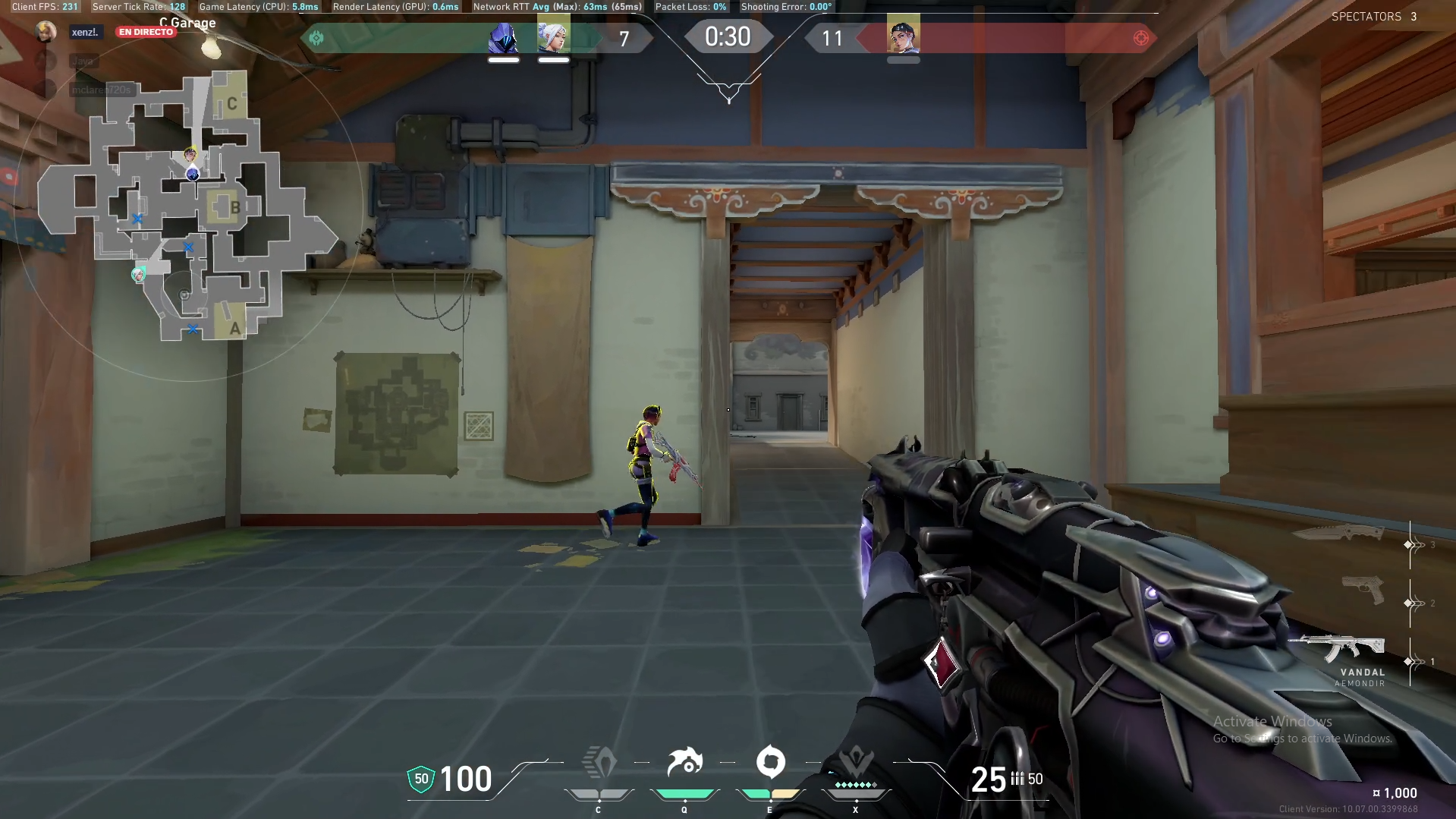The image size is (1456, 819).
Task: Pick the white-haired Jett portrait in top bar
Action: pyautogui.click(x=553, y=38)
